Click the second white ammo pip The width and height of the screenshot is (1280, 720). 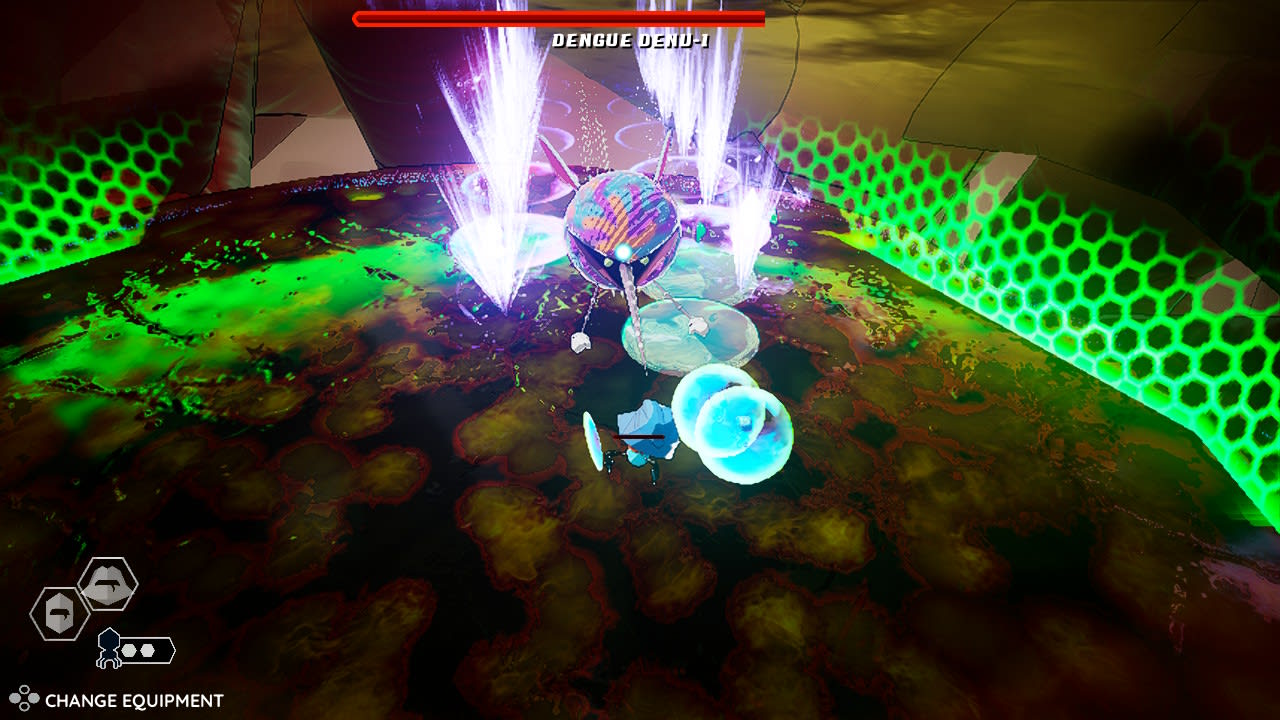(147, 651)
